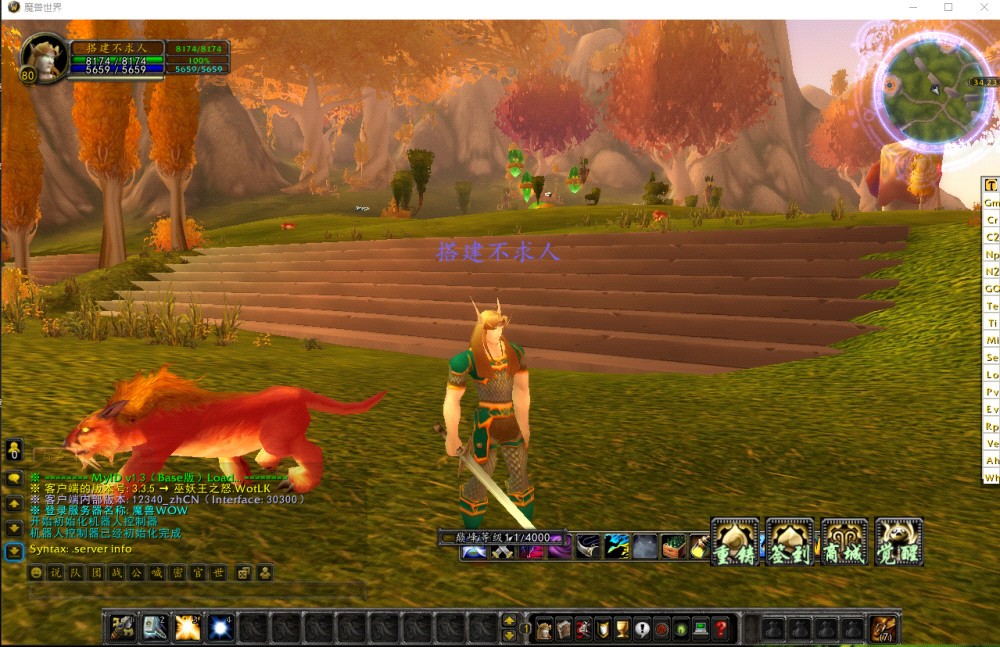Open the backpack bag slot
This screenshot has height=647, width=1000.
point(883,629)
